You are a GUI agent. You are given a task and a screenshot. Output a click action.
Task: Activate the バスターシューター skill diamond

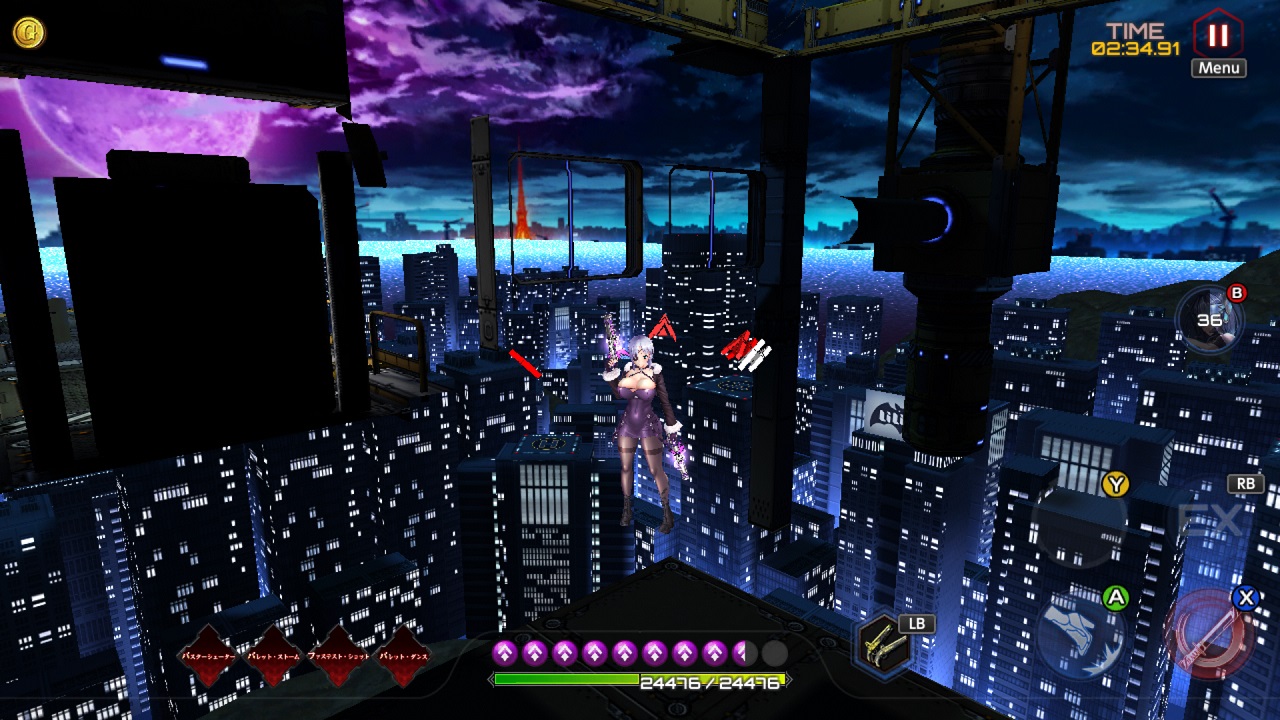[208, 656]
